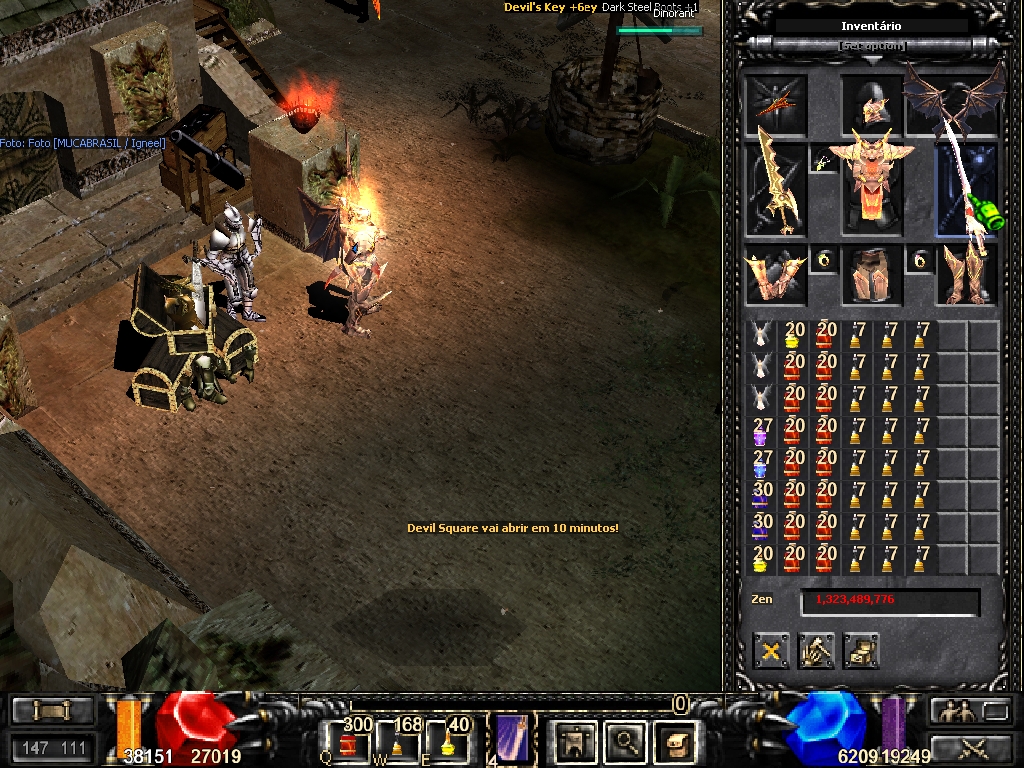Click the equipped pendant slot
1024x768 pixels.
[x=823, y=161]
